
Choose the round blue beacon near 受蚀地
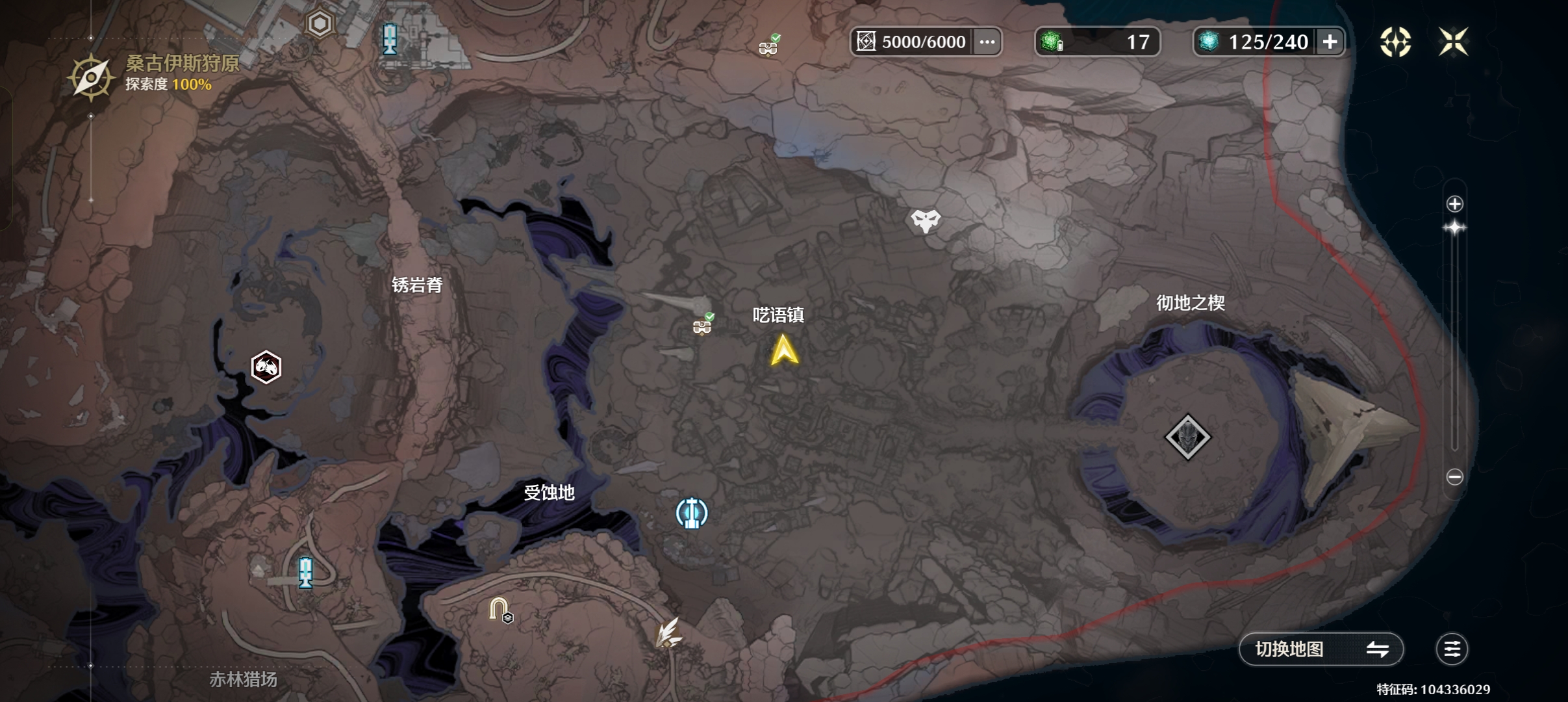[x=692, y=513]
